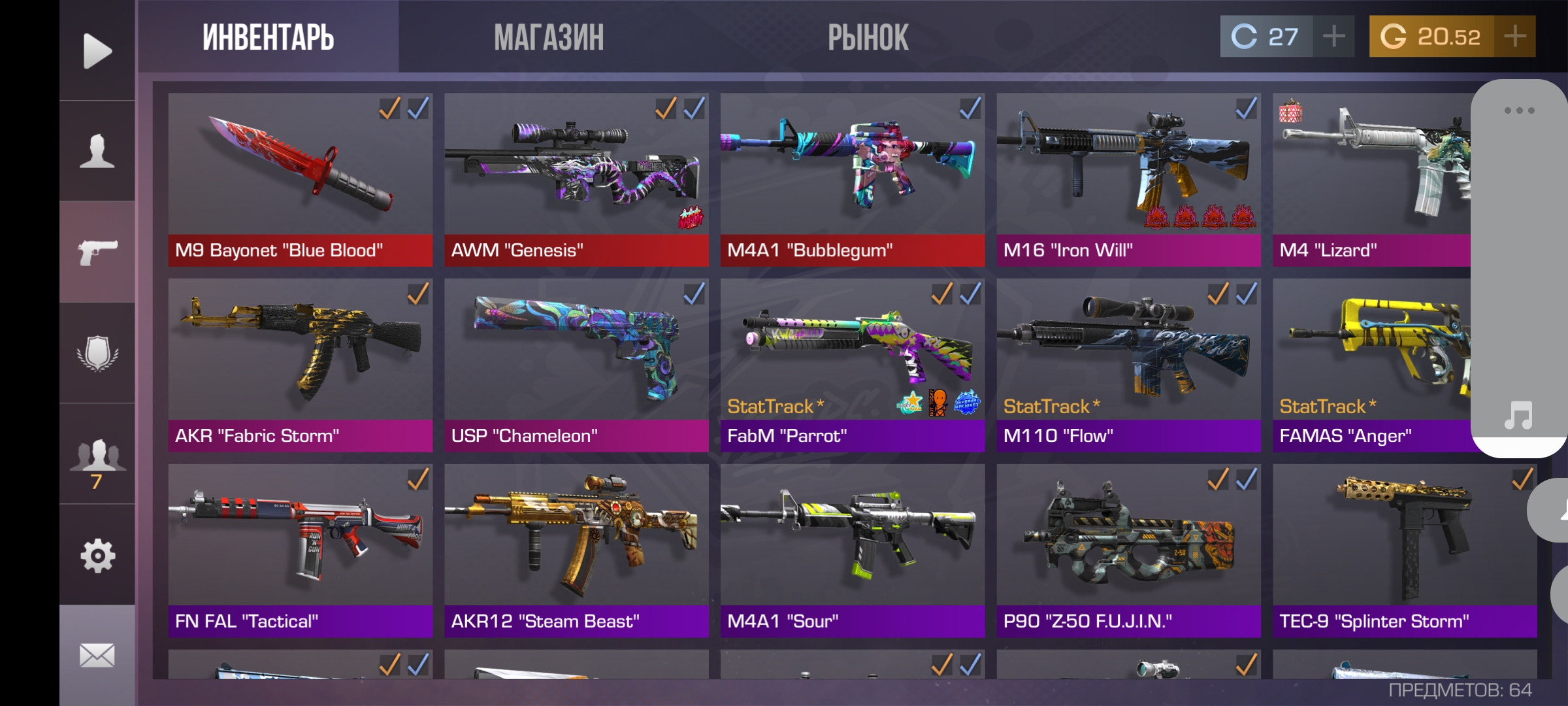
Task: Tap the music note overlay button
Action: 1518,416
